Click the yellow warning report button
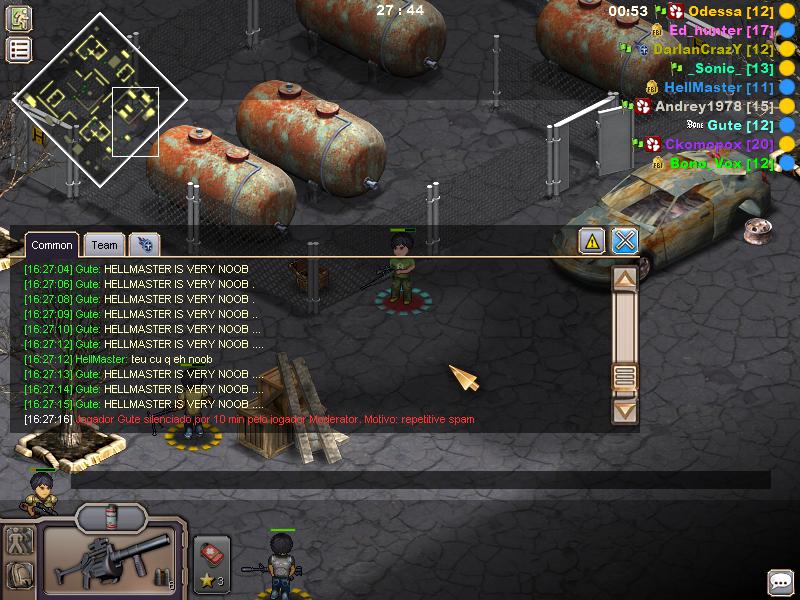This screenshot has width=800, height=600. [592, 241]
